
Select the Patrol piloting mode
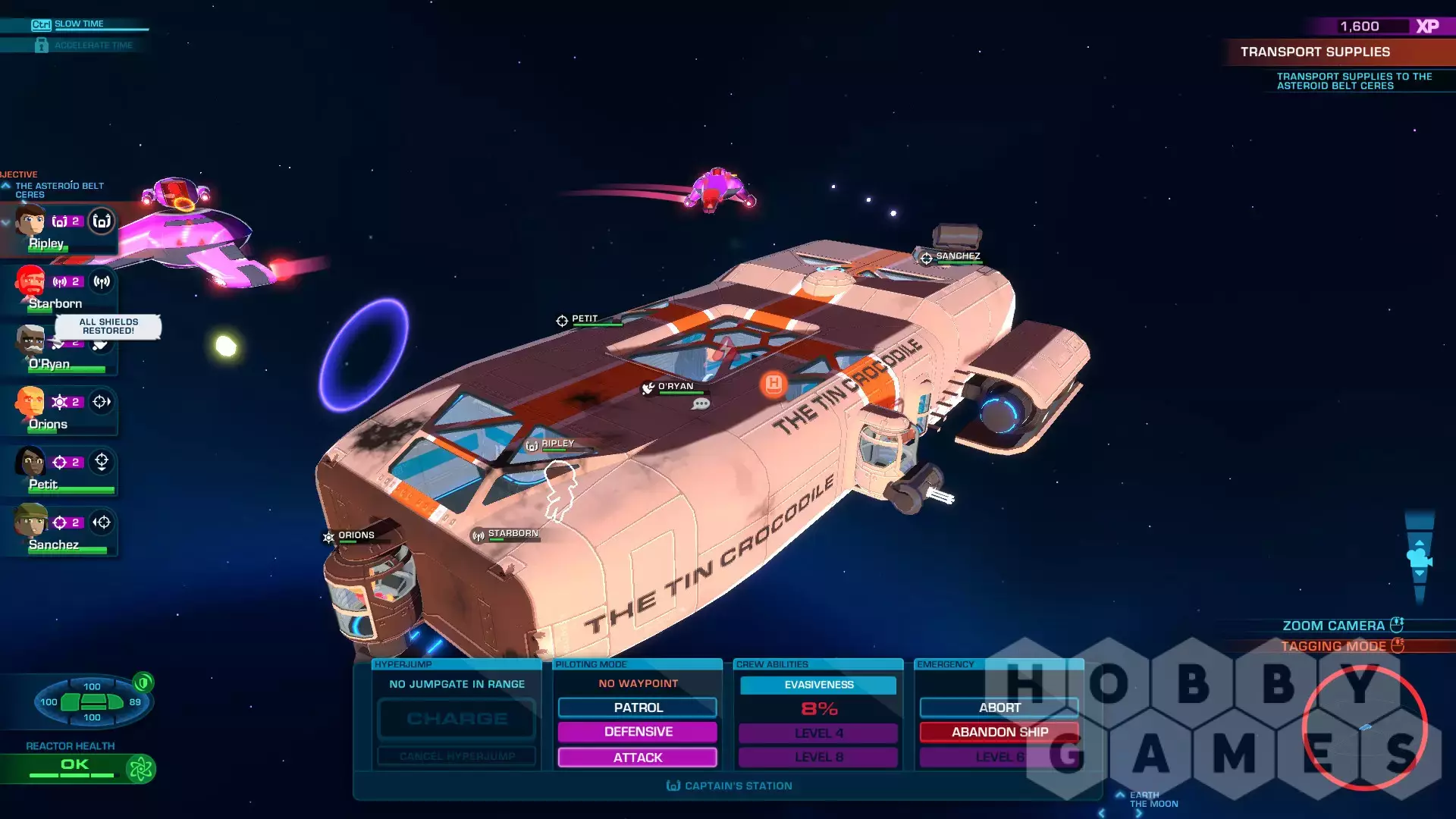638,708
